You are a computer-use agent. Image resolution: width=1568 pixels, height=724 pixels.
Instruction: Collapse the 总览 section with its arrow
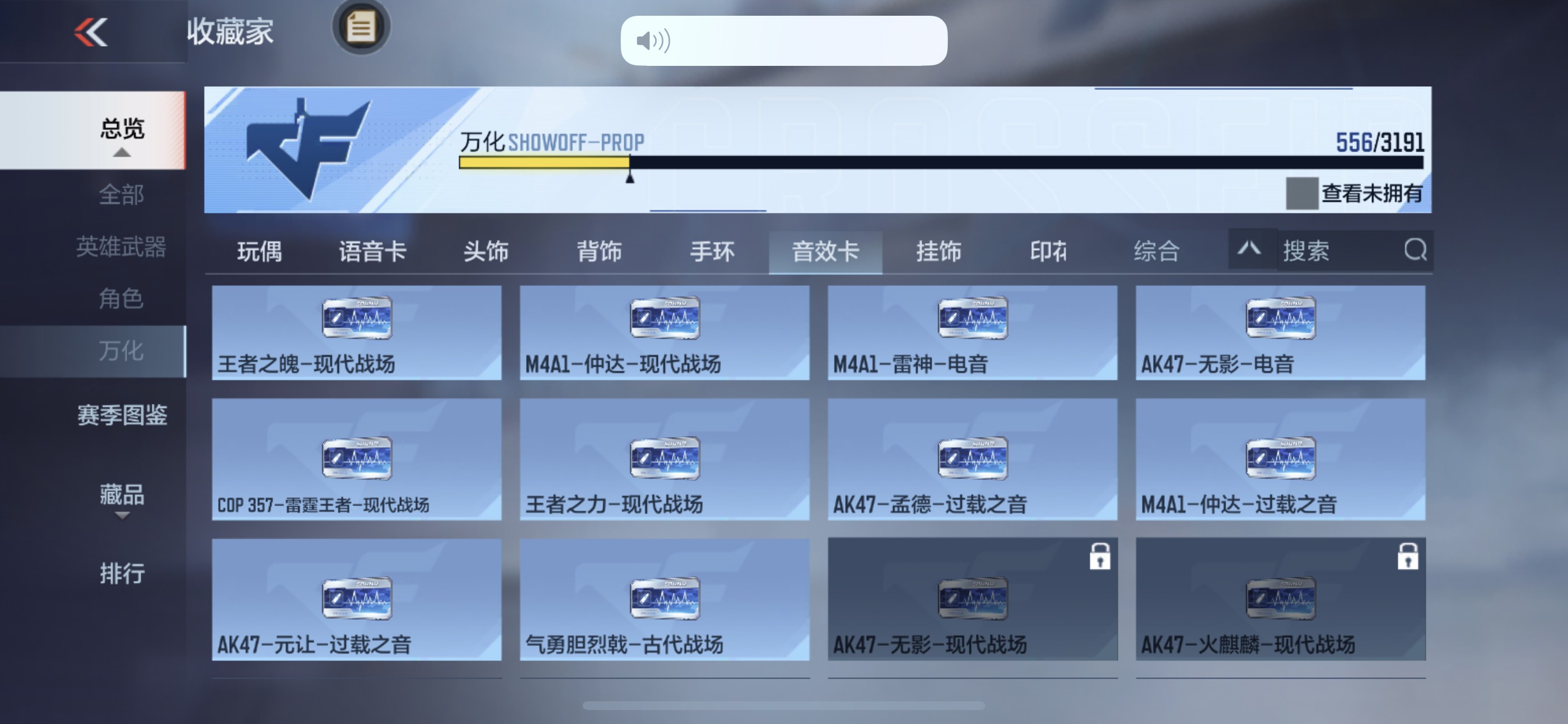coord(123,152)
